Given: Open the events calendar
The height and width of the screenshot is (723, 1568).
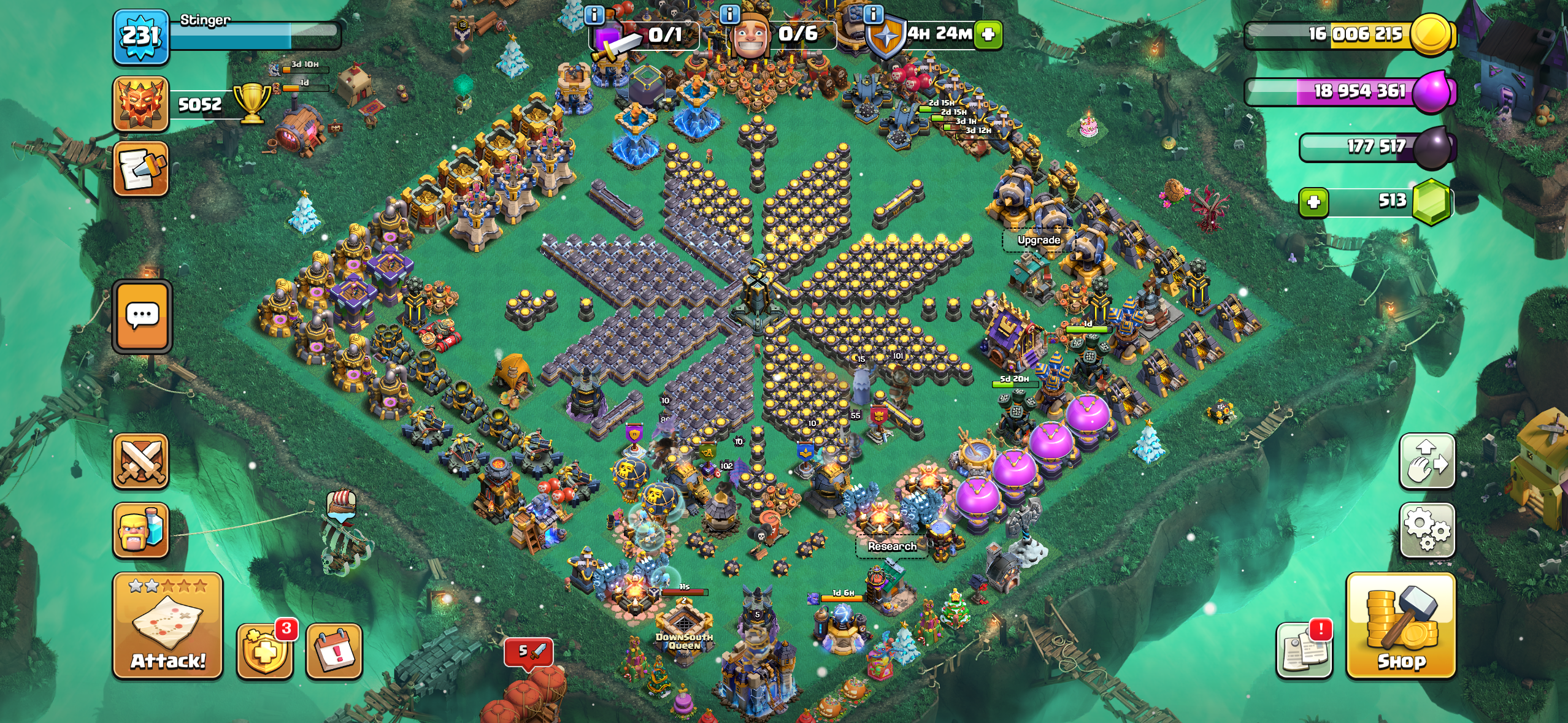Looking at the screenshot, I should [334, 651].
